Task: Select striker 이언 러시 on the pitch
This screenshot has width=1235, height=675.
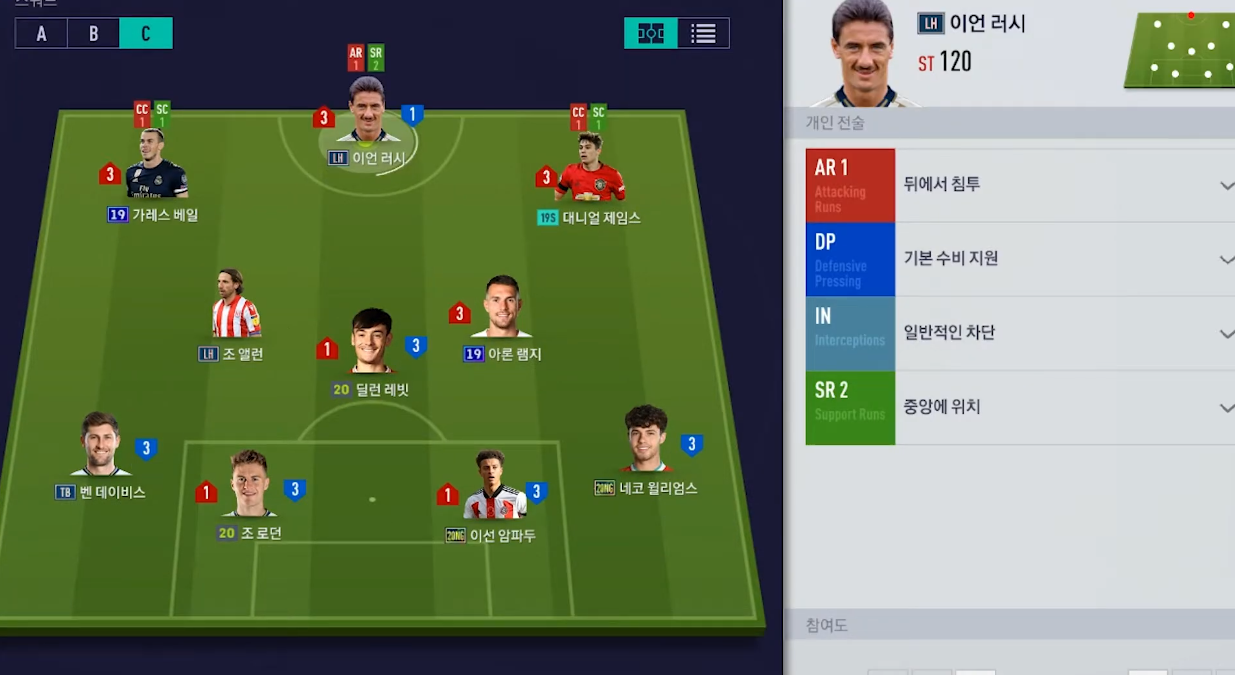Action: click(367, 115)
